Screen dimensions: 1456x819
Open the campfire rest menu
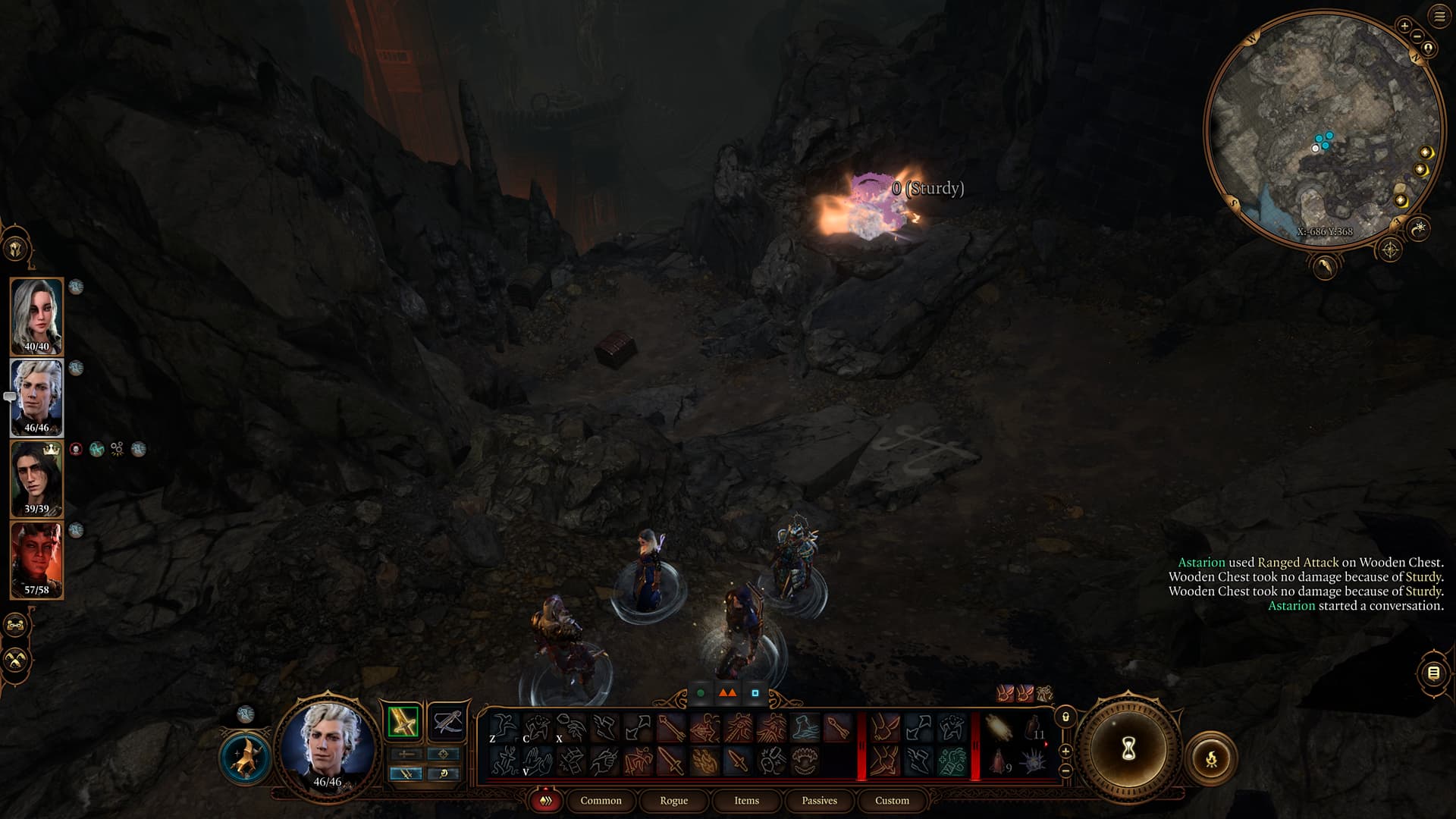point(1210,758)
